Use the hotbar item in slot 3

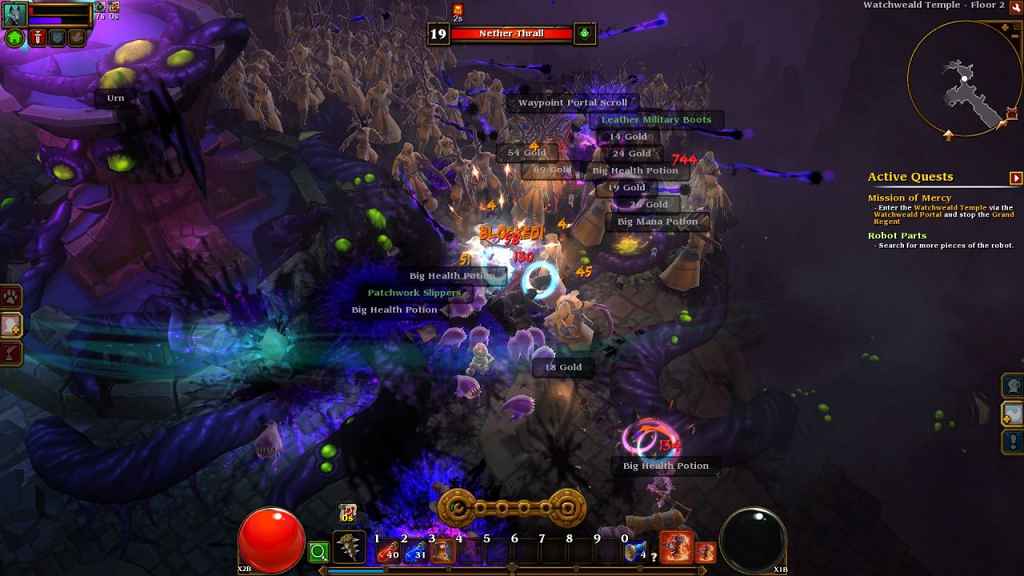pyautogui.click(x=441, y=551)
